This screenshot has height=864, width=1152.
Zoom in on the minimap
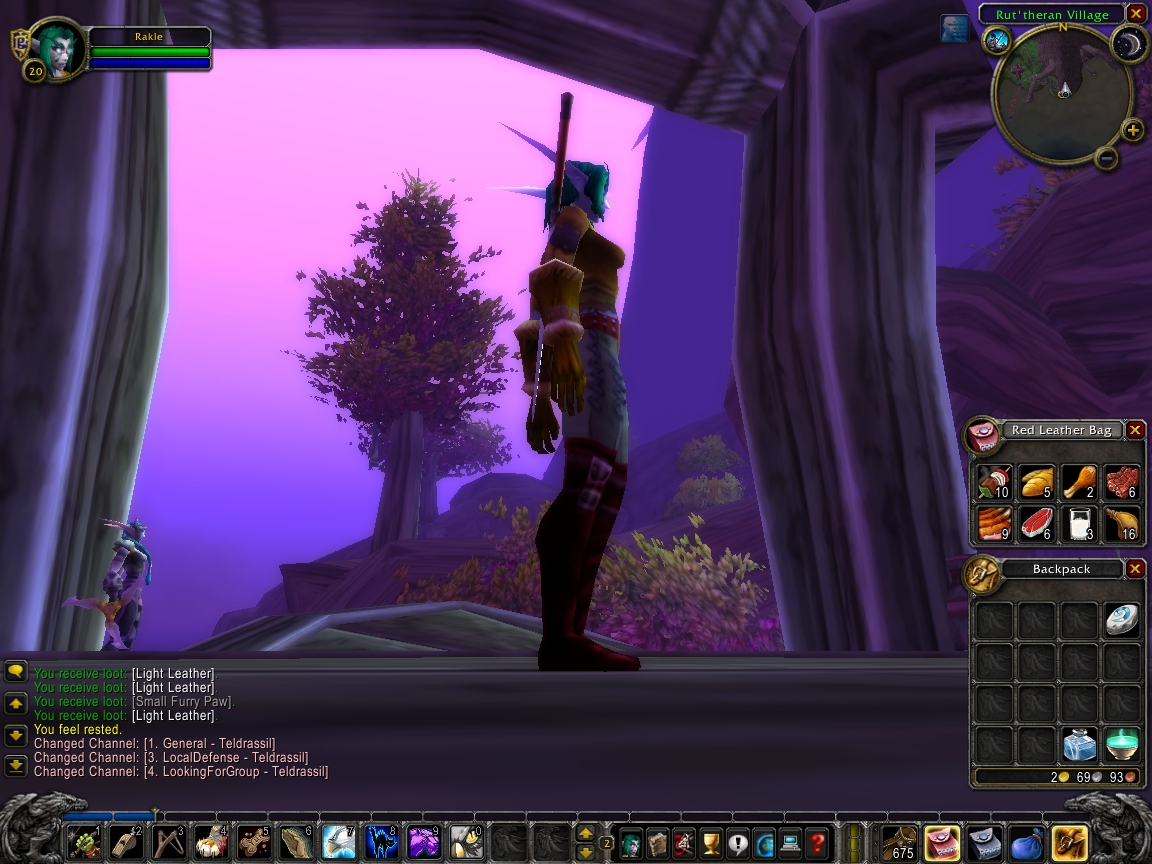[1132, 130]
